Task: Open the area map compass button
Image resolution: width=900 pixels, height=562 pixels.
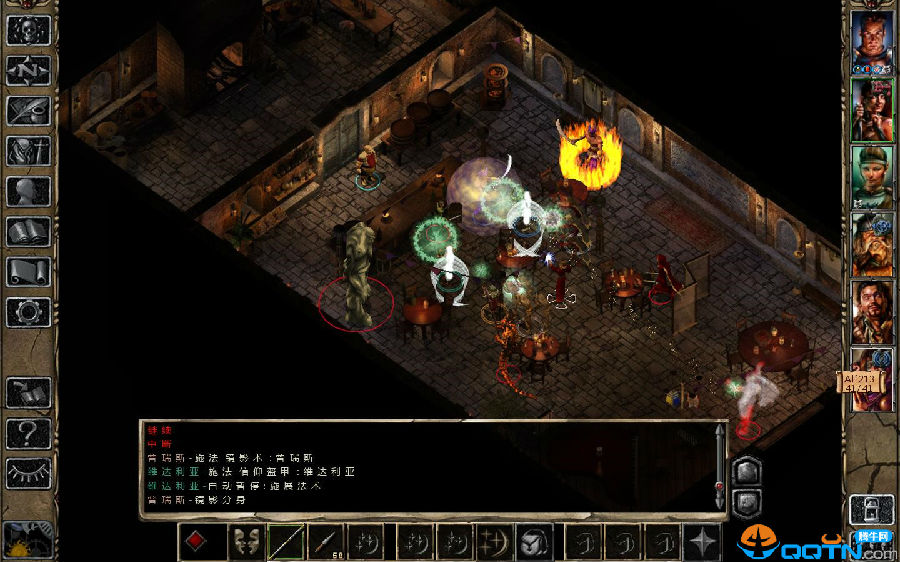Action: 28,70
